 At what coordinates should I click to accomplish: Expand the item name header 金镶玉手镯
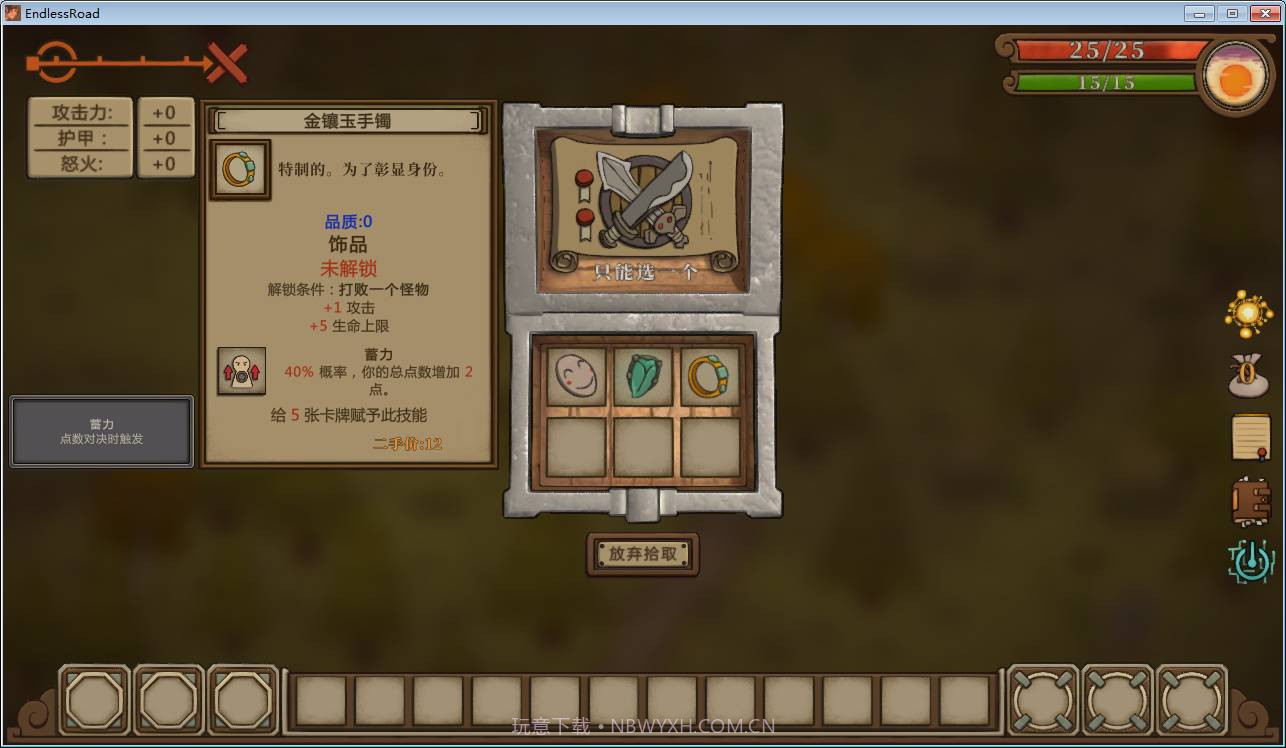point(346,120)
